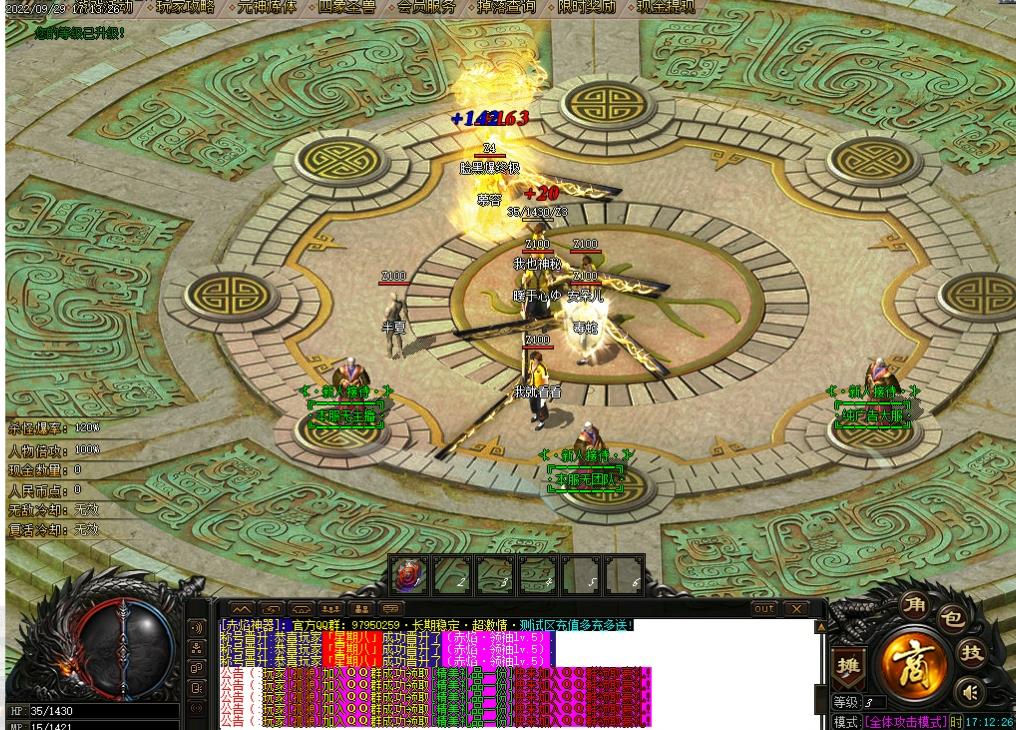Show the 掉落查询 drop lookup
1016x730 pixels.
click(x=506, y=7)
